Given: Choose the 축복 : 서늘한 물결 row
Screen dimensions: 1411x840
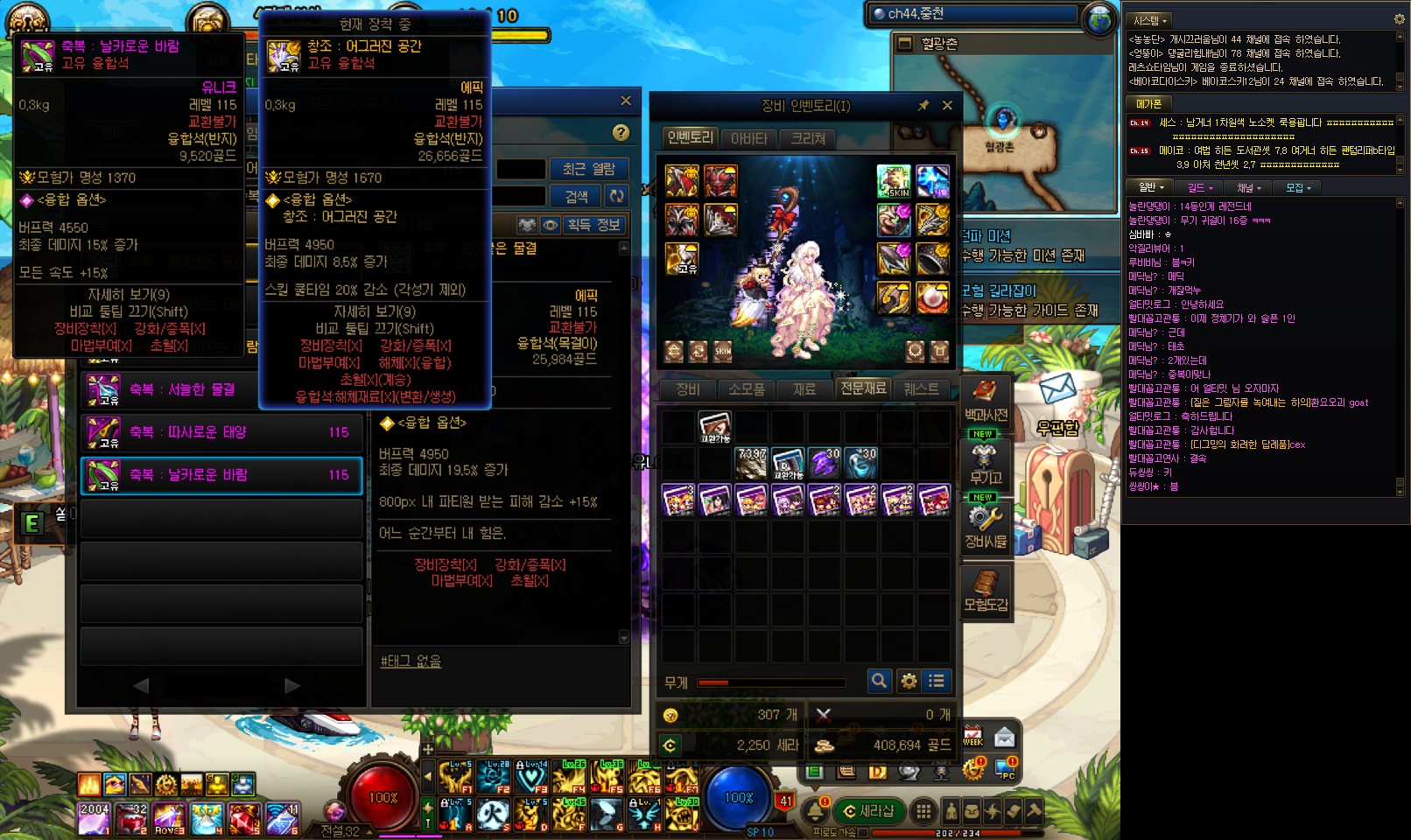Looking at the screenshot, I should (221, 389).
